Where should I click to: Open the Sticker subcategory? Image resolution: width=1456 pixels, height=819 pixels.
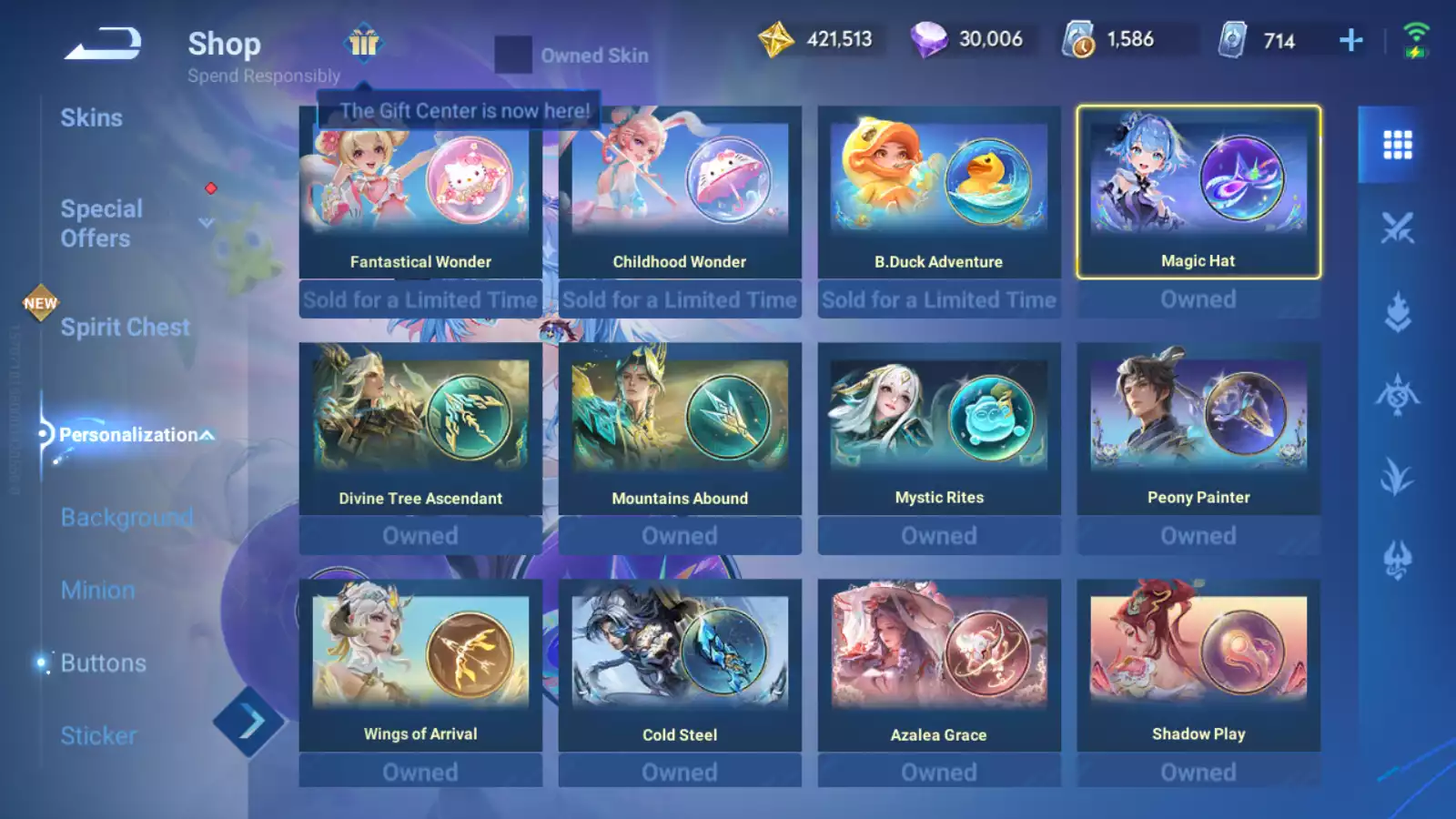98,736
